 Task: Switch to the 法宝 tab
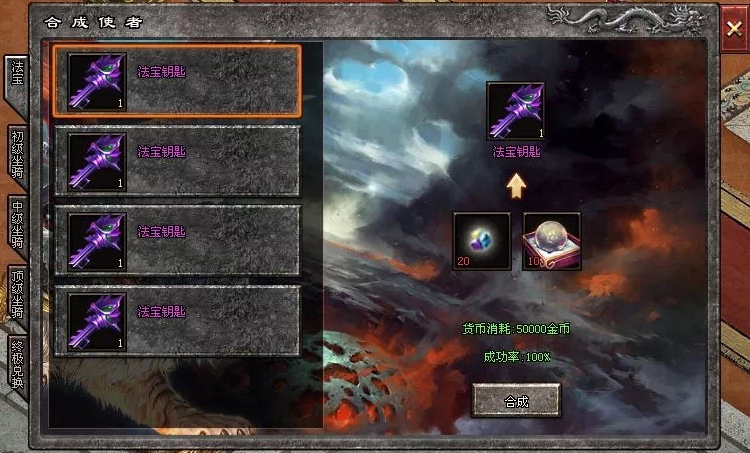tap(16, 80)
